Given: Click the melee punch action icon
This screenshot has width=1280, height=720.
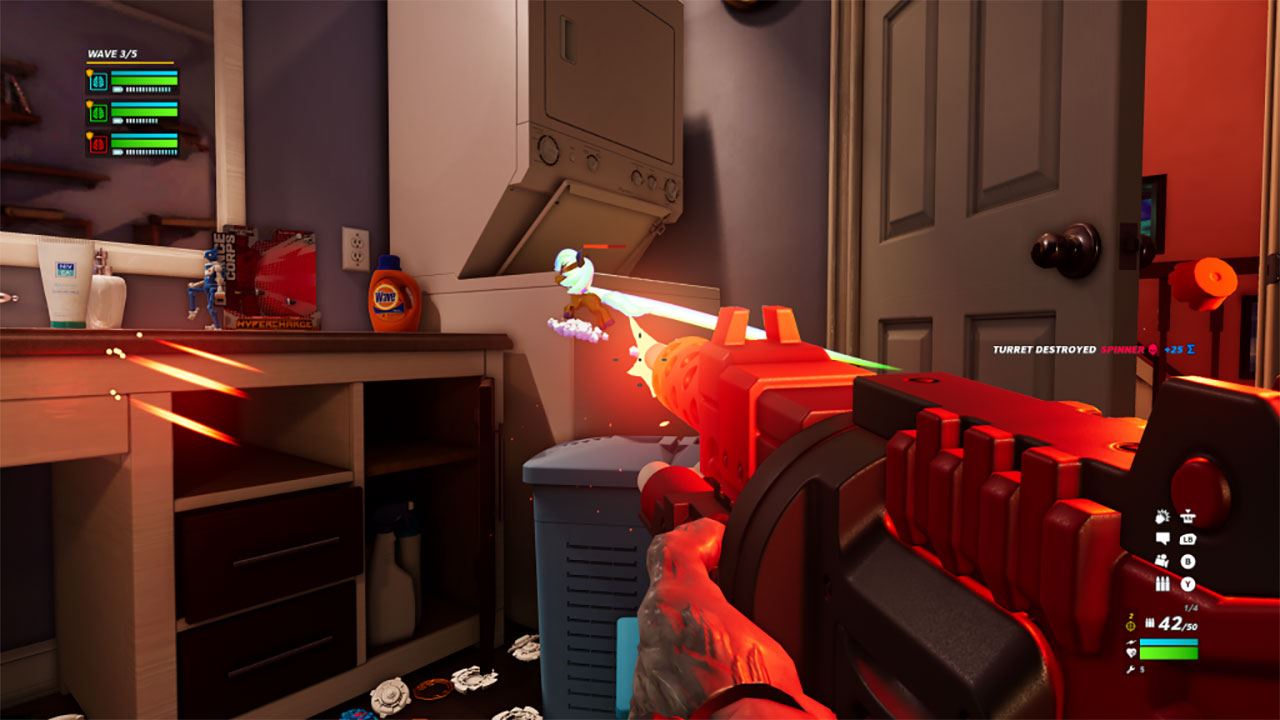Looking at the screenshot, I should (1162, 517).
